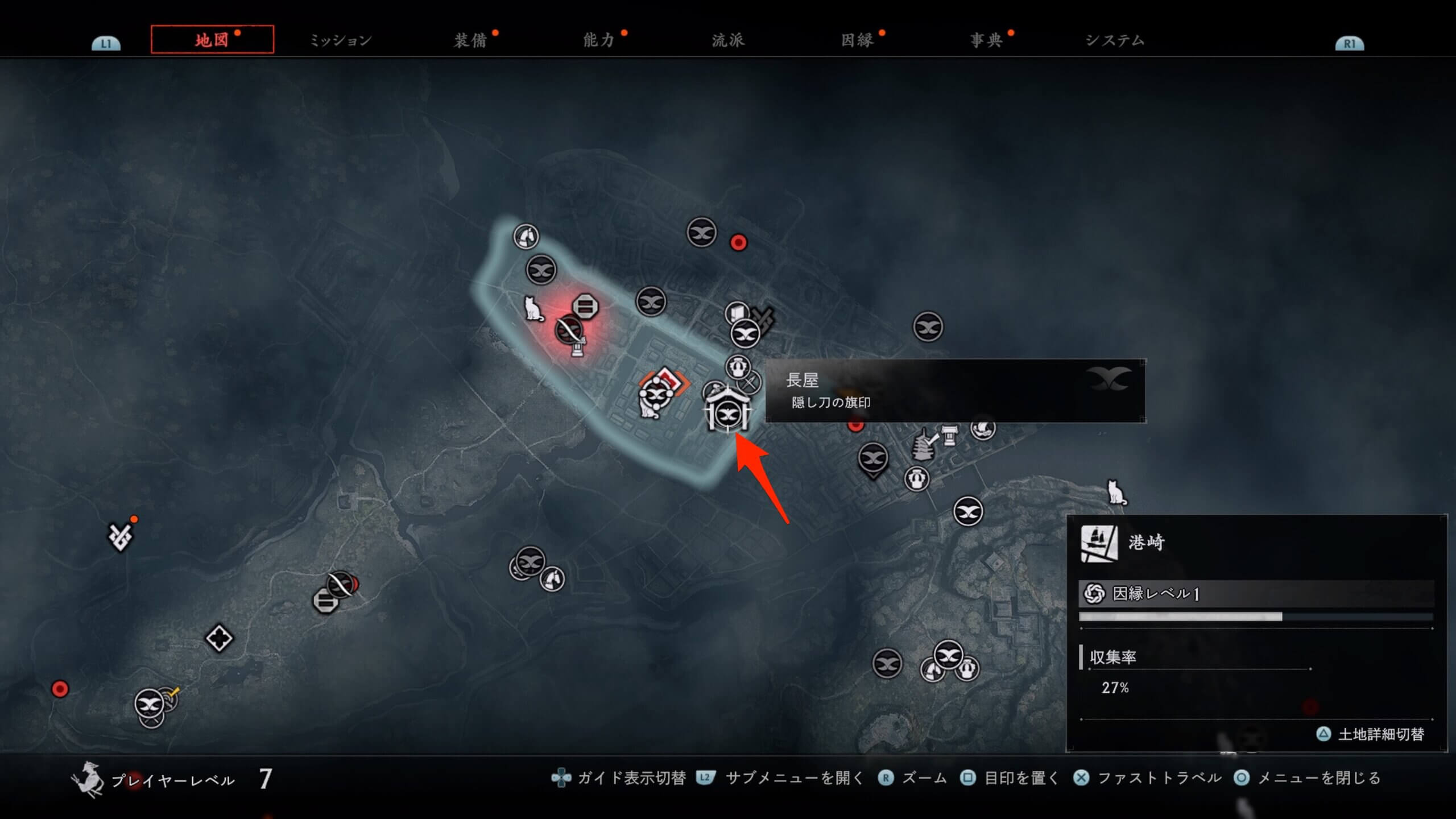
Task: Switch to the ミッション tab
Action: [x=340, y=40]
